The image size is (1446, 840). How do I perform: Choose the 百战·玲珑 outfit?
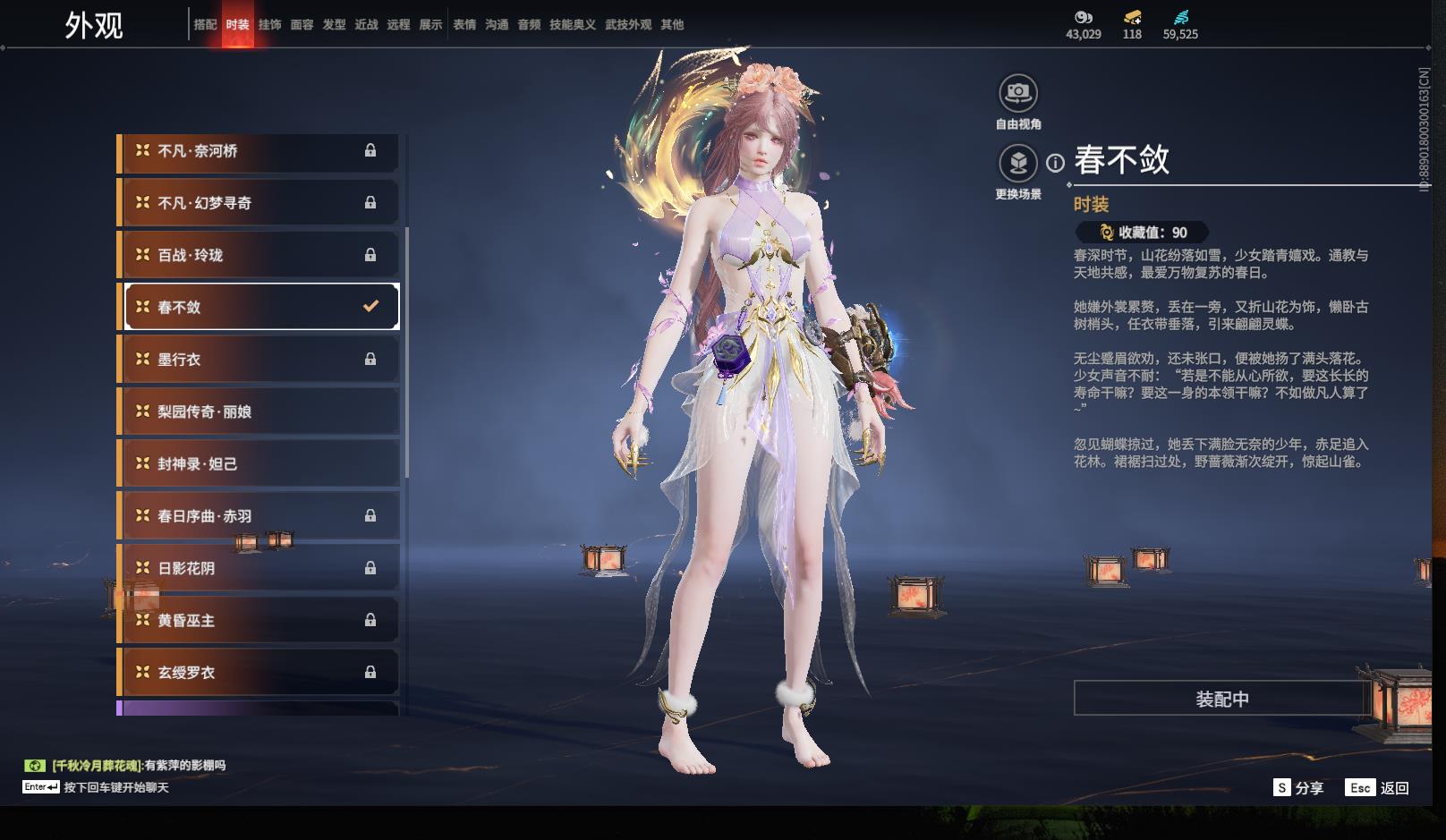[258, 255]
